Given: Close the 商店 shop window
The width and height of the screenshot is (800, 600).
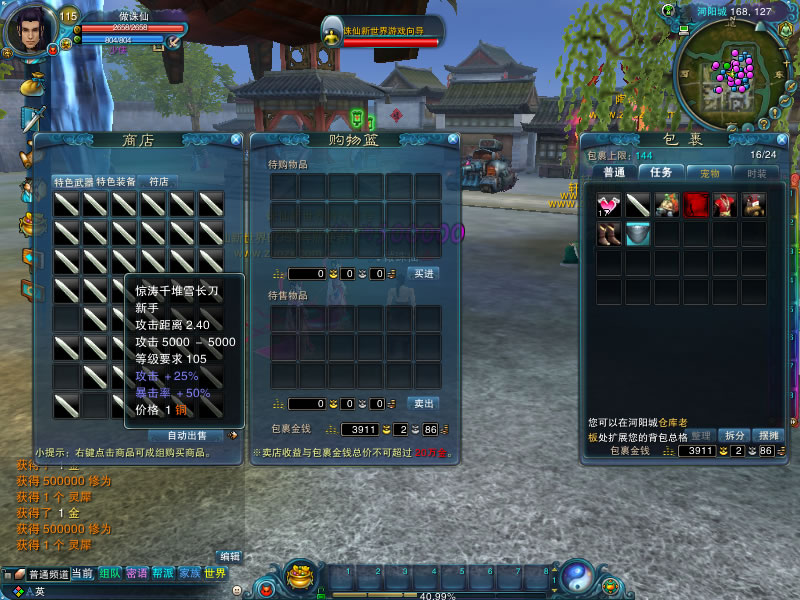Looking at the screenshot, I should (236, 140).
